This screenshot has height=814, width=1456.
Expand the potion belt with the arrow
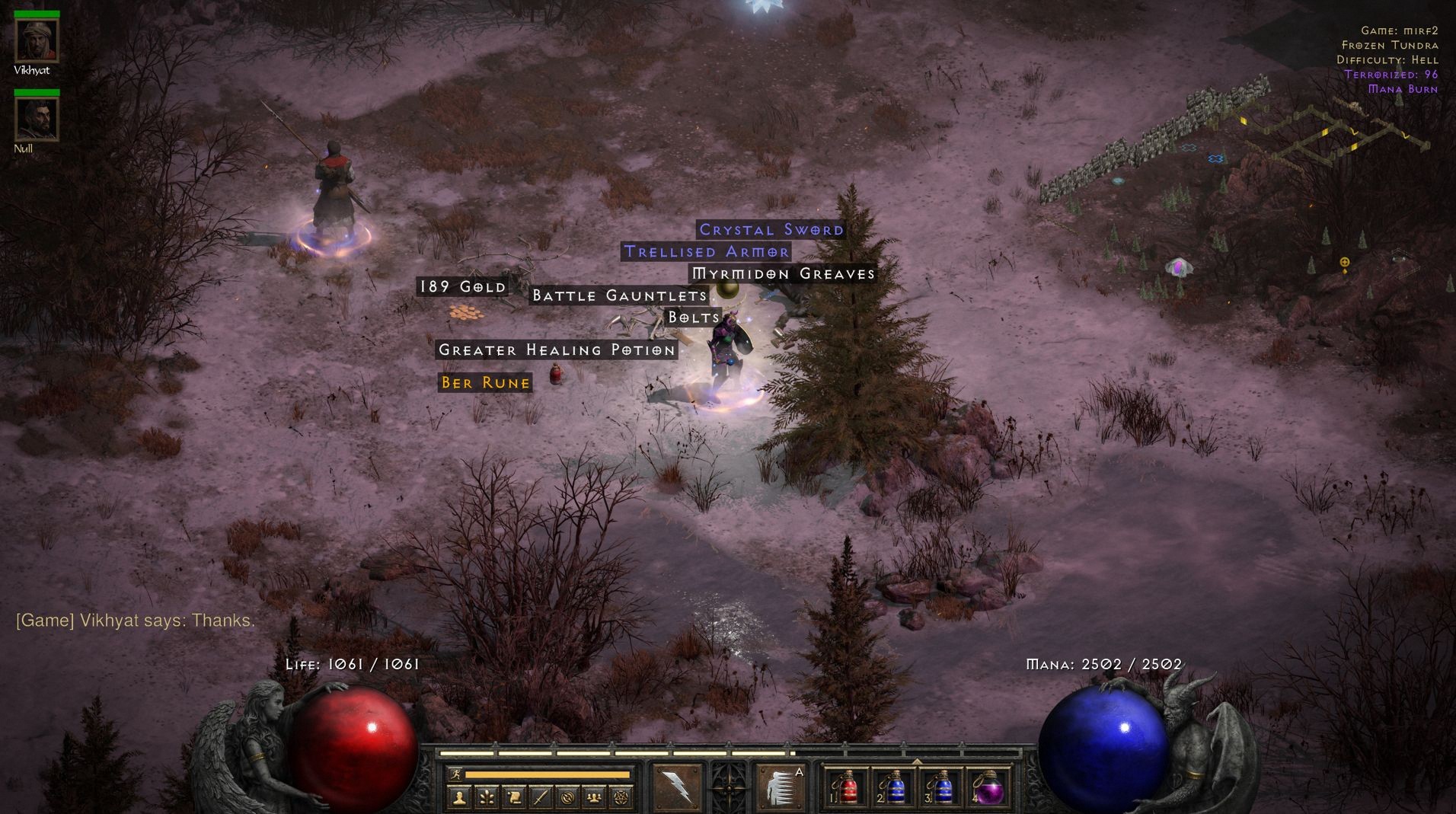point(916,761)
